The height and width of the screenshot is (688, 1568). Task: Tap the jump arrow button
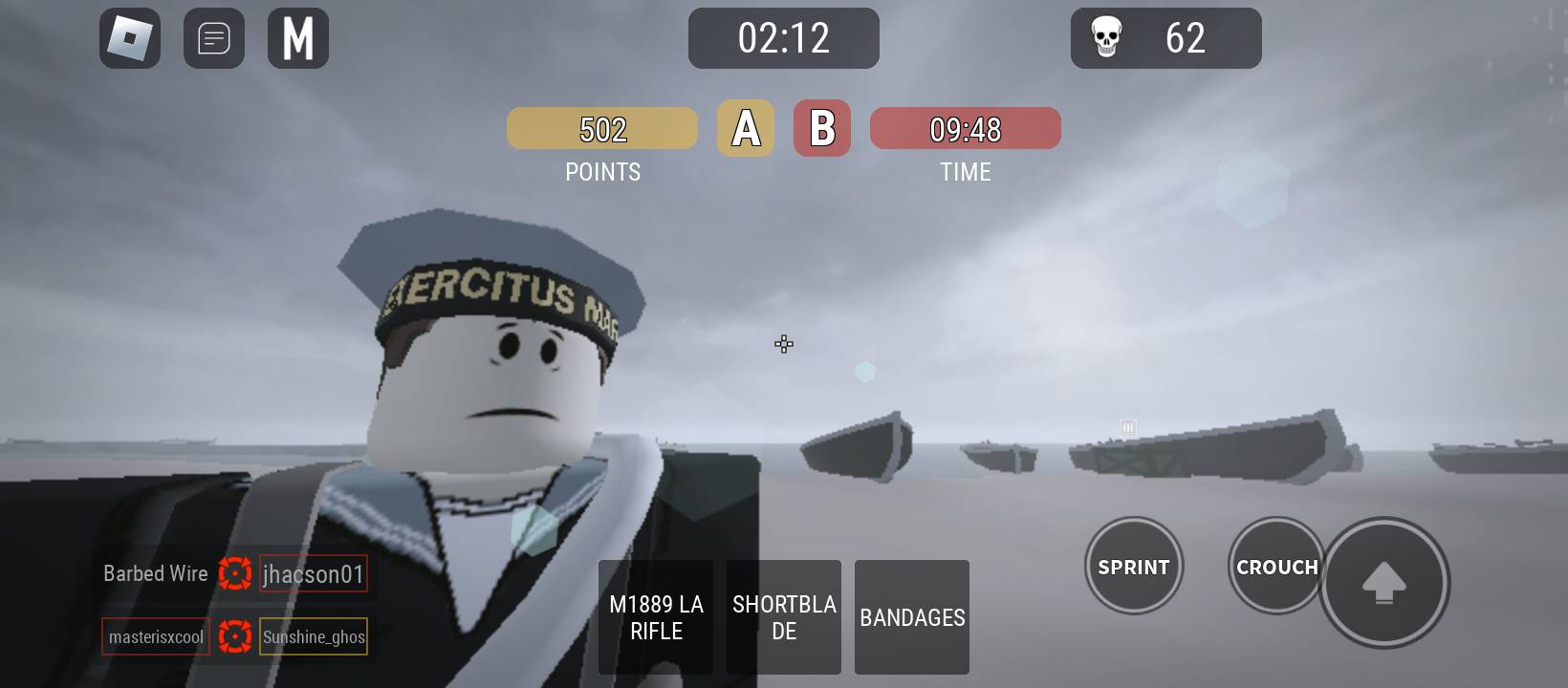(1383, 582)
